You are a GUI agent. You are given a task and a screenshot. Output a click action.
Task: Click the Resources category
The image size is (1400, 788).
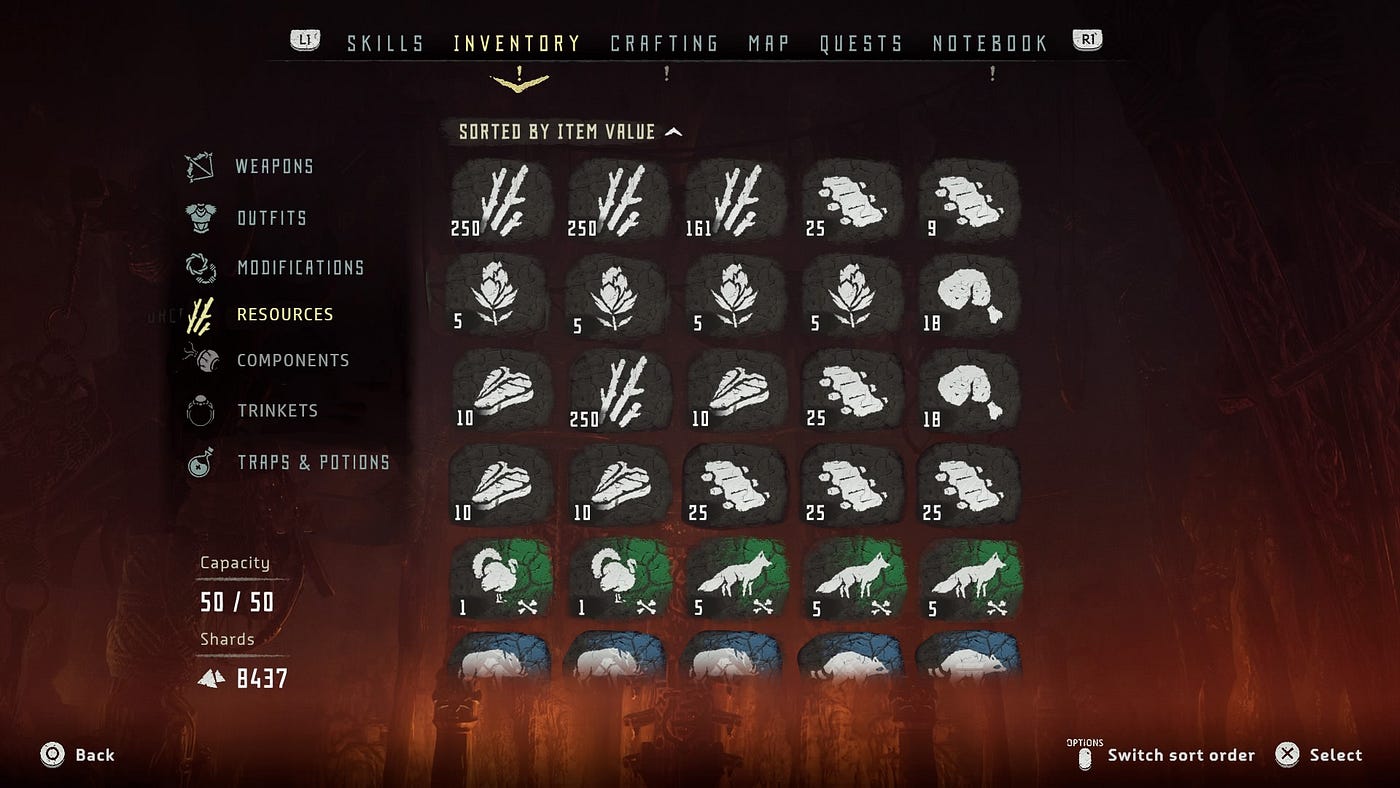pos(285,315)
